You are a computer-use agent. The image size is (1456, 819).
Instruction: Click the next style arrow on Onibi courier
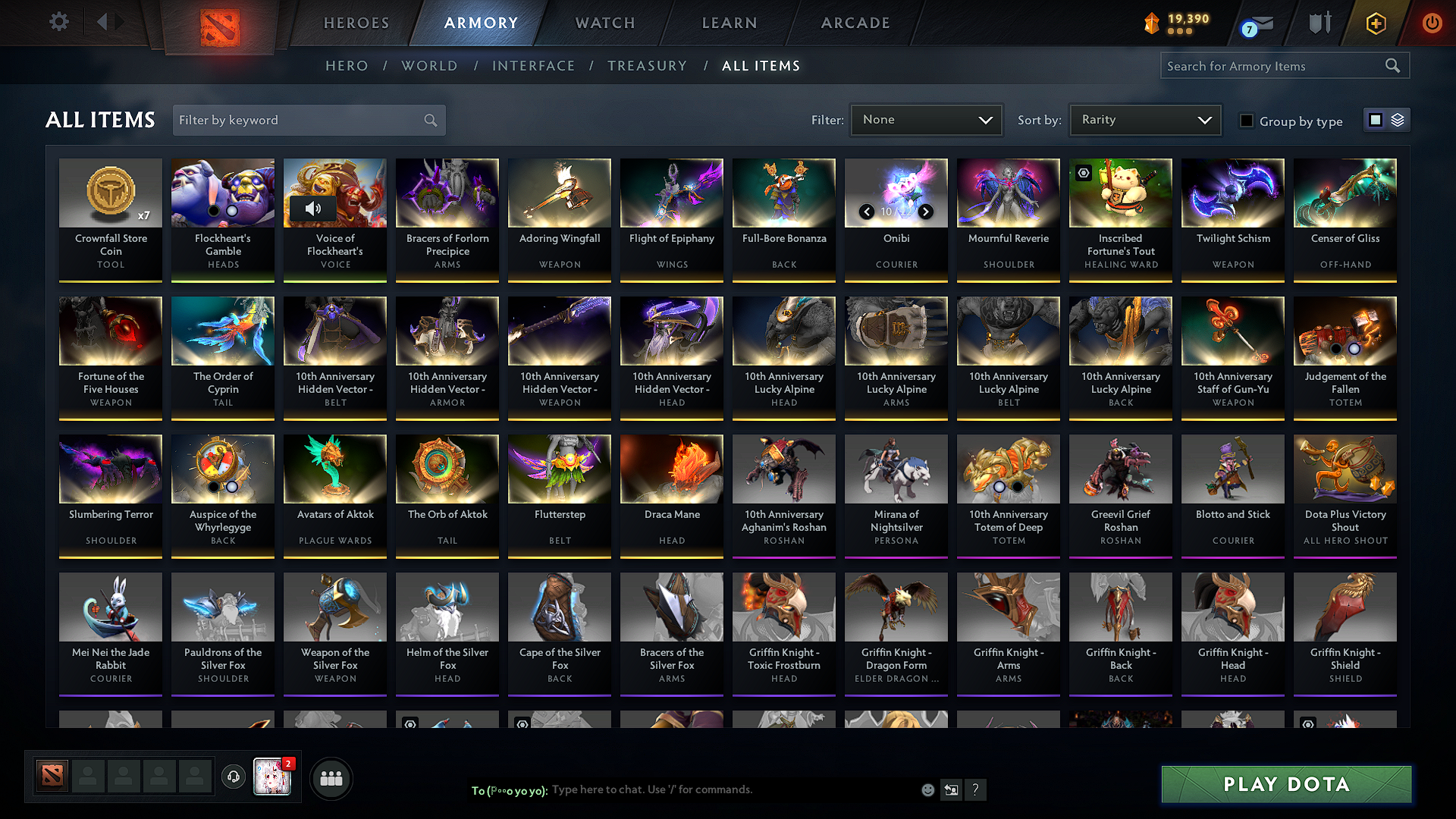[926, 212]
